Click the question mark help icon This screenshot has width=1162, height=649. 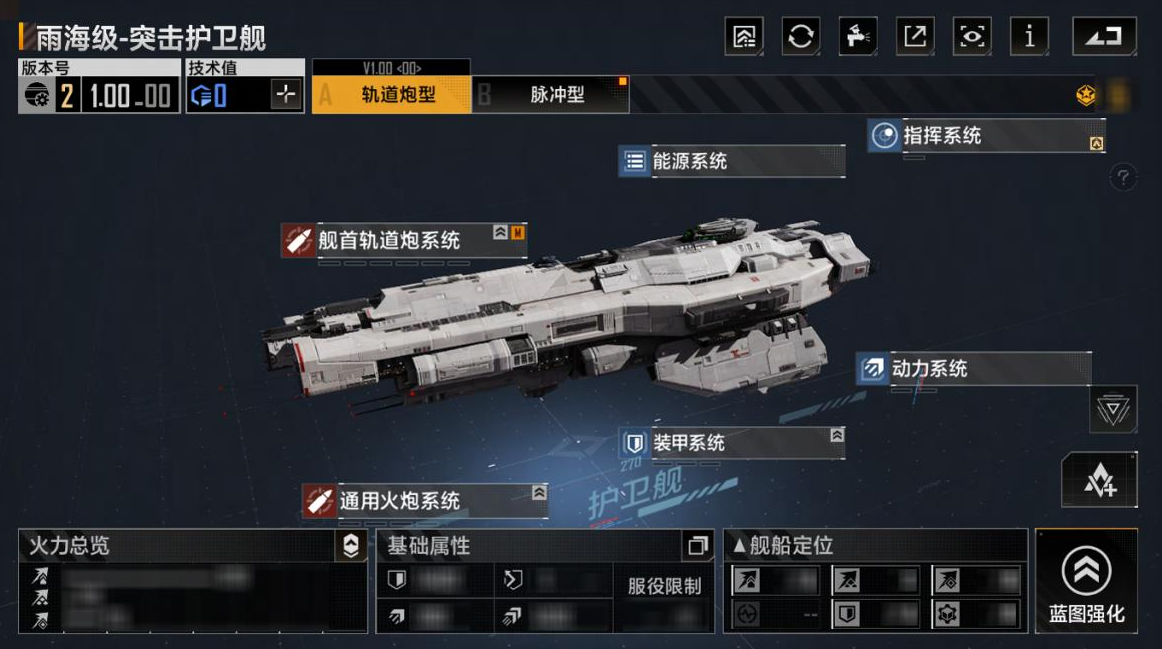coord(1123,178)
